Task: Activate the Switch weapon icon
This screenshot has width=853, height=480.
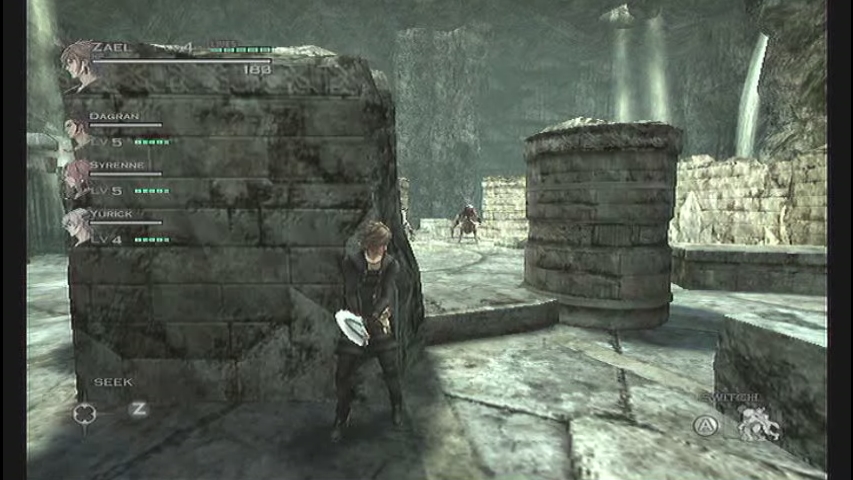Action: [758, 422]
